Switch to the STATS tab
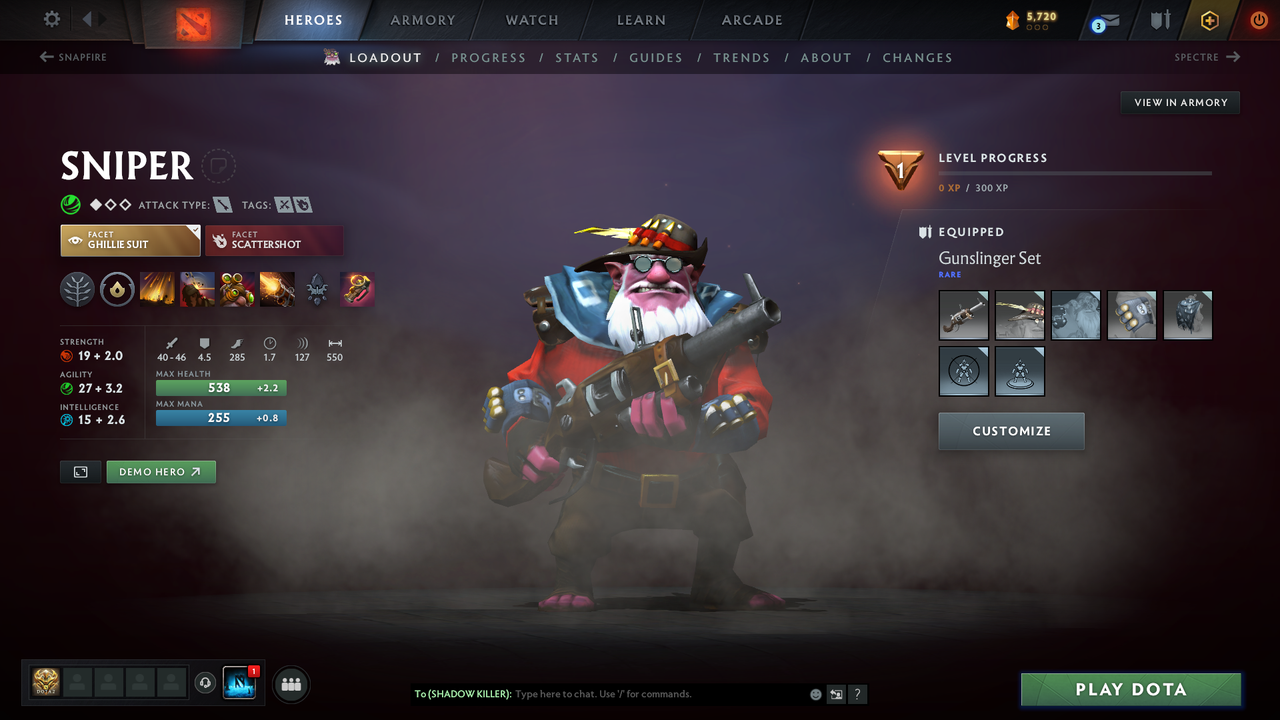Screen dimensions: 1280x720 click(x=577, y=57)
